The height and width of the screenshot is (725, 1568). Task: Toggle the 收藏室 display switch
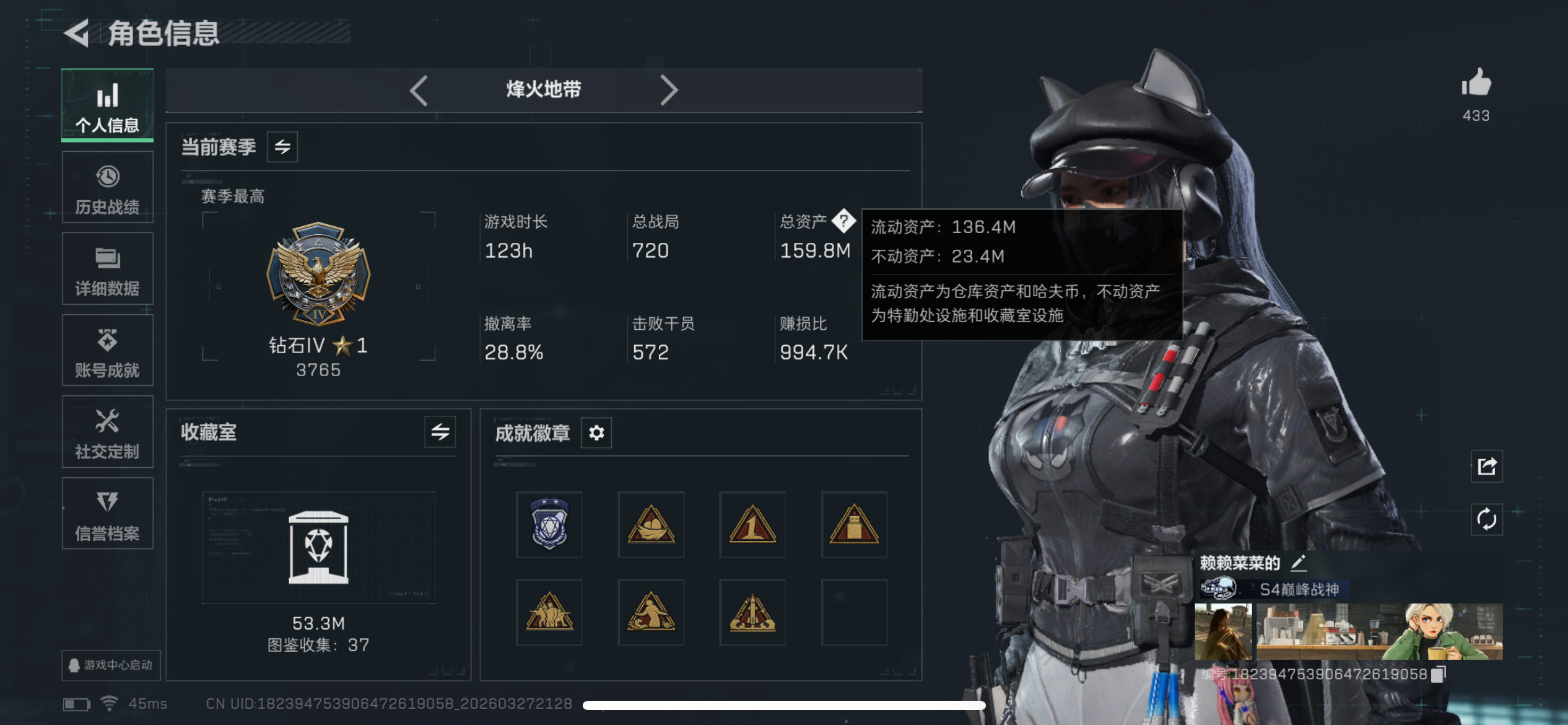pos(441,433)
